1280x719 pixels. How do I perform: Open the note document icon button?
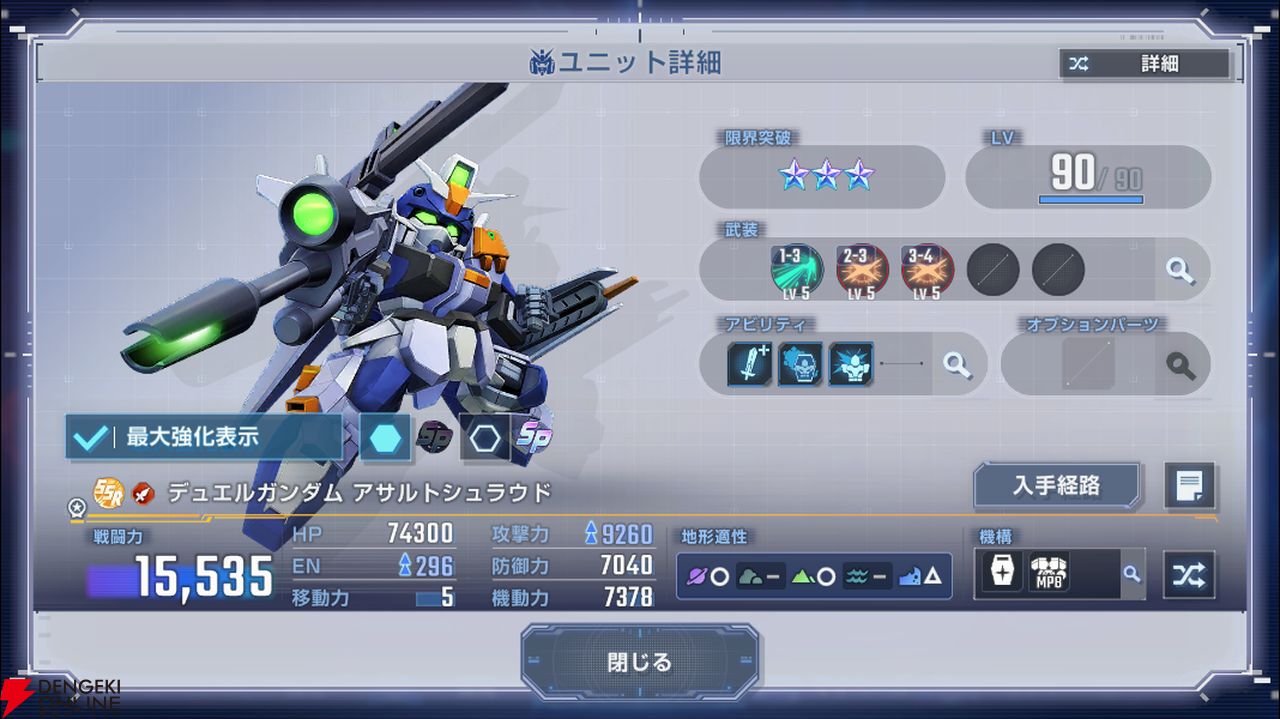click(1190, 487)
